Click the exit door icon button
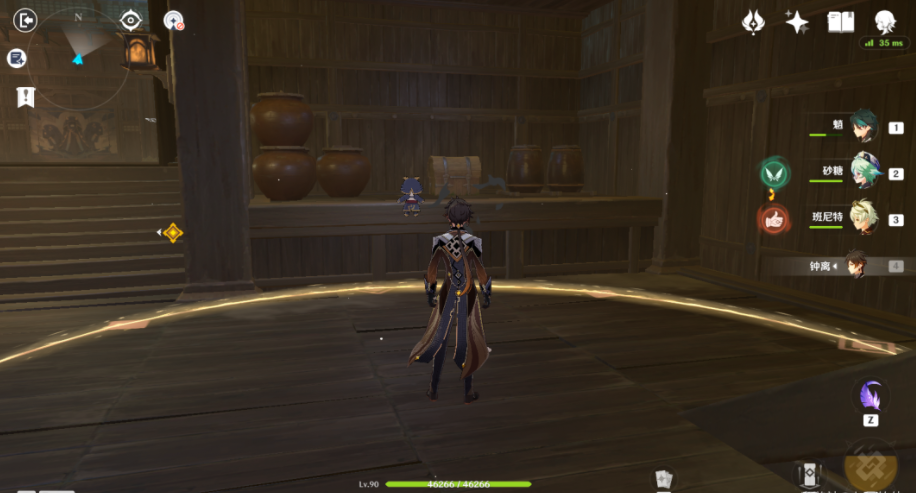Screen dimensions: 916x493 click(26, 20)
